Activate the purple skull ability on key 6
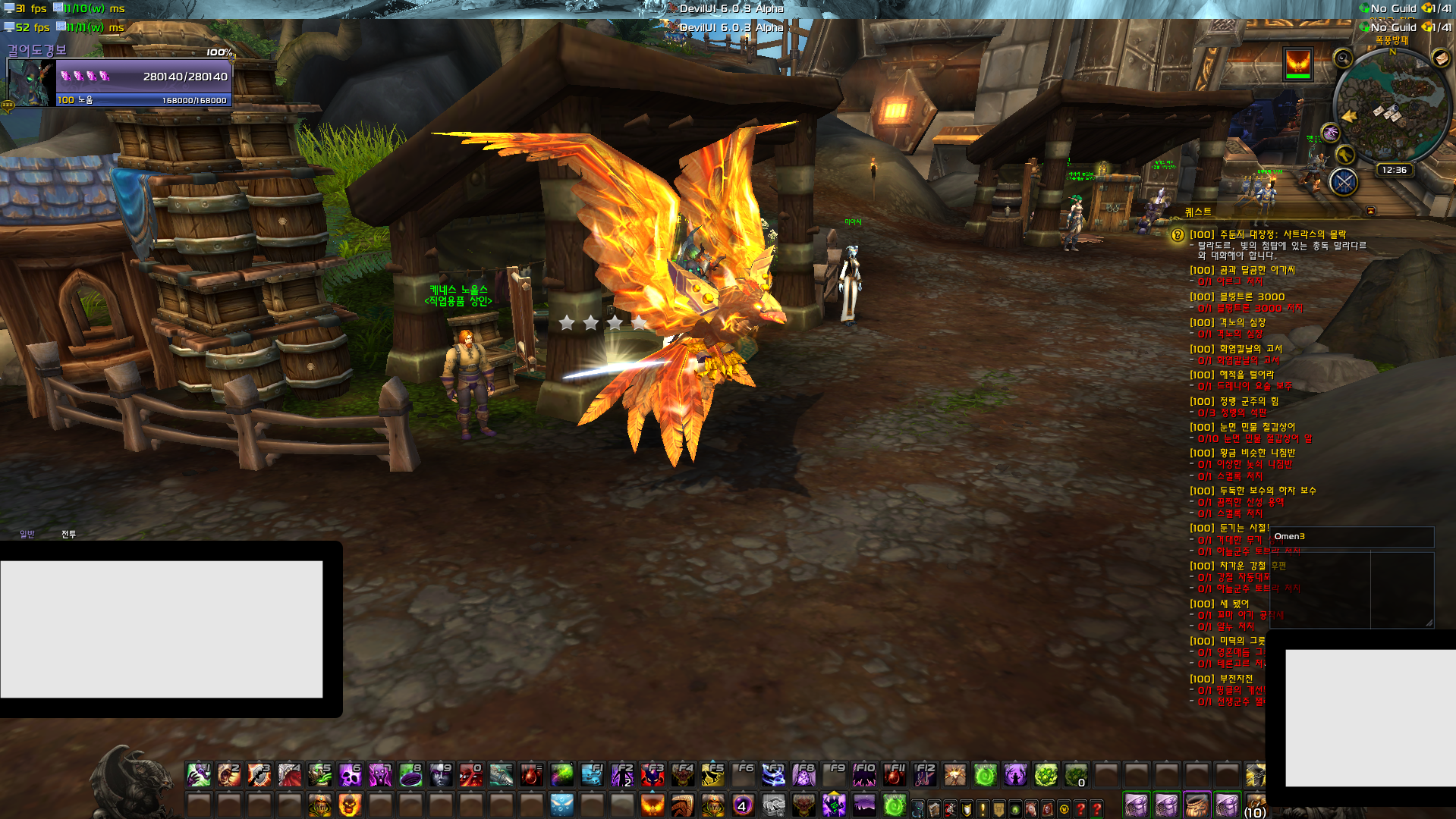Viewport: 1456px width, 819px height. (x=350, y=775)
